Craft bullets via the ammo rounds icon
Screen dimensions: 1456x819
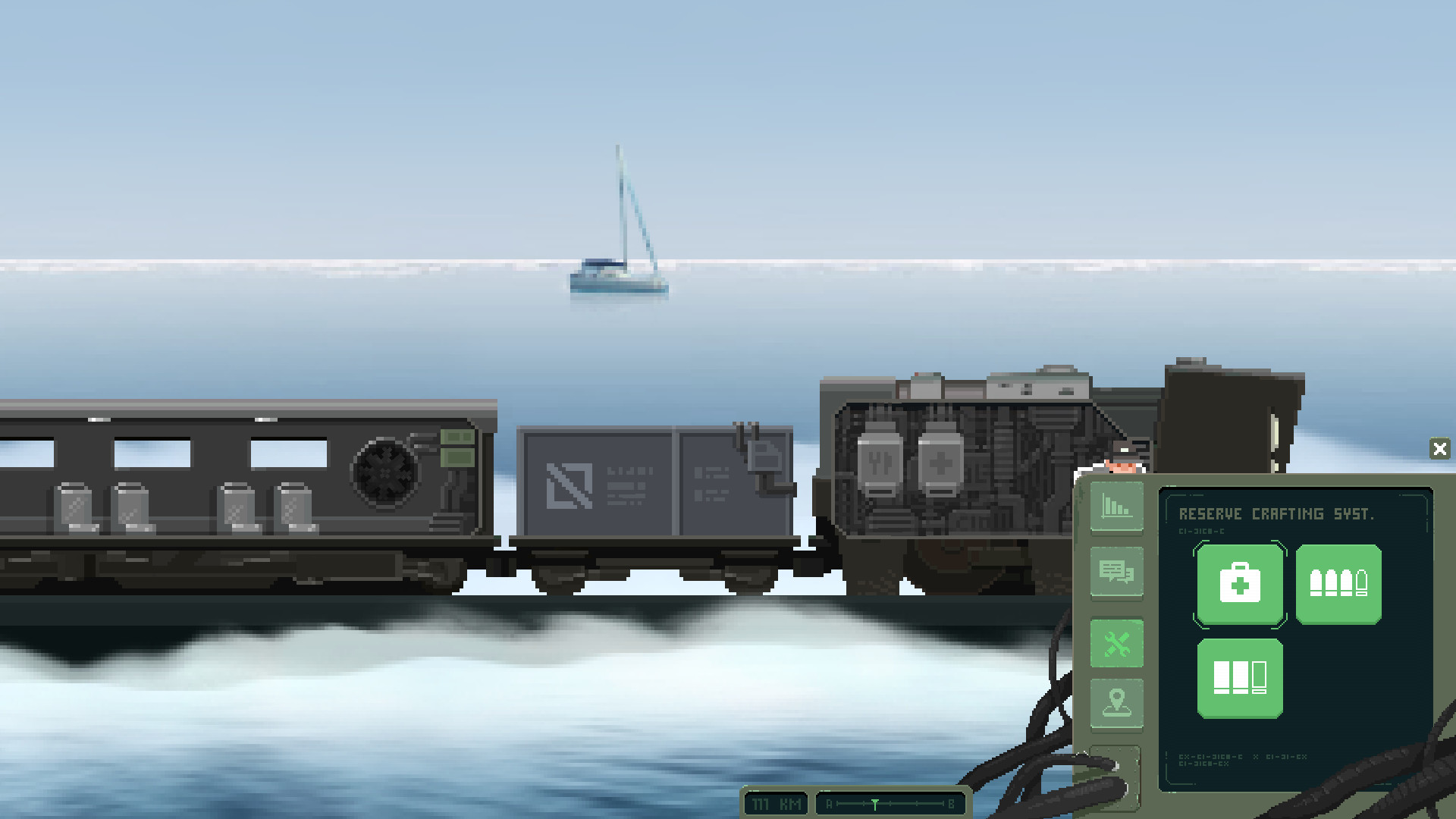tap(1338, 584)
